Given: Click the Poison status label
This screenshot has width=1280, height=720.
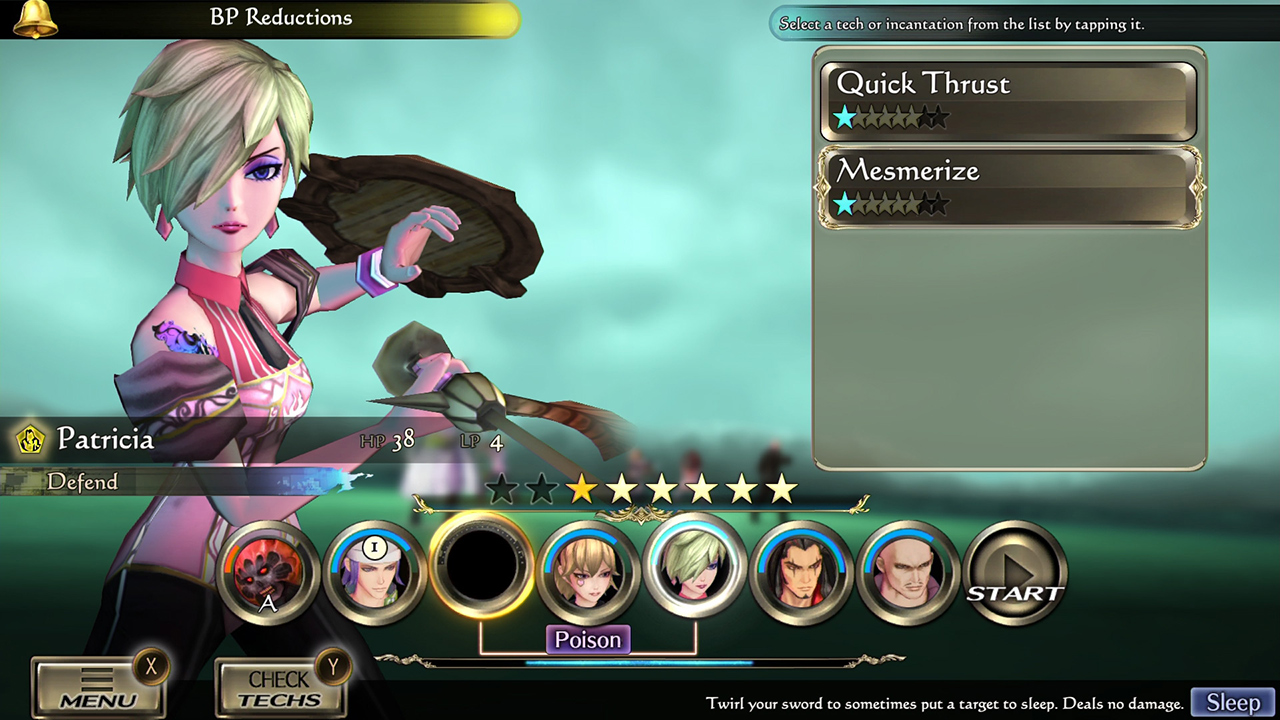Looking at the screenshot, I should (x=588, y=639).
